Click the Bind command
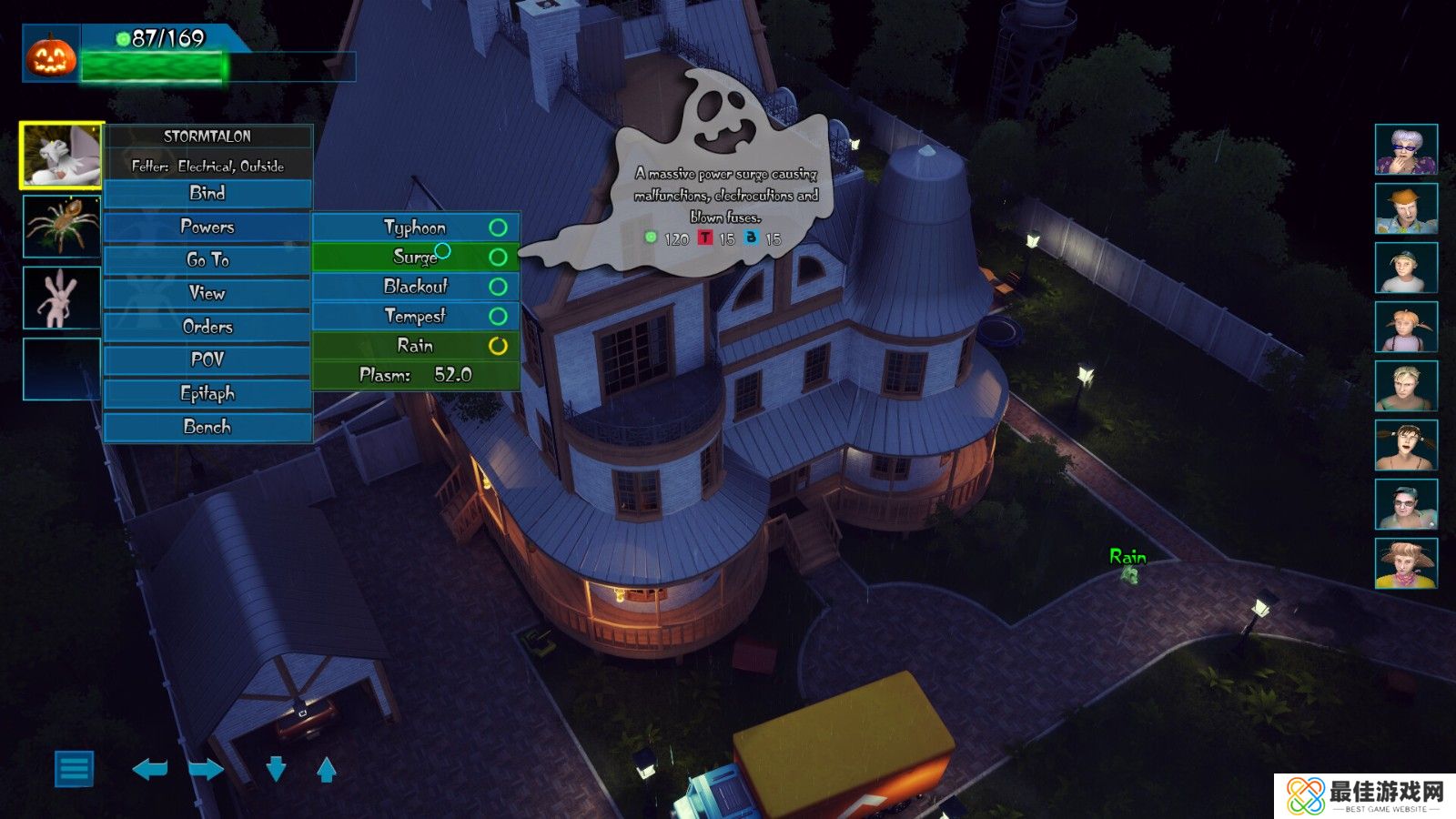Screen dimensions: 1456x819 (207, 193)
